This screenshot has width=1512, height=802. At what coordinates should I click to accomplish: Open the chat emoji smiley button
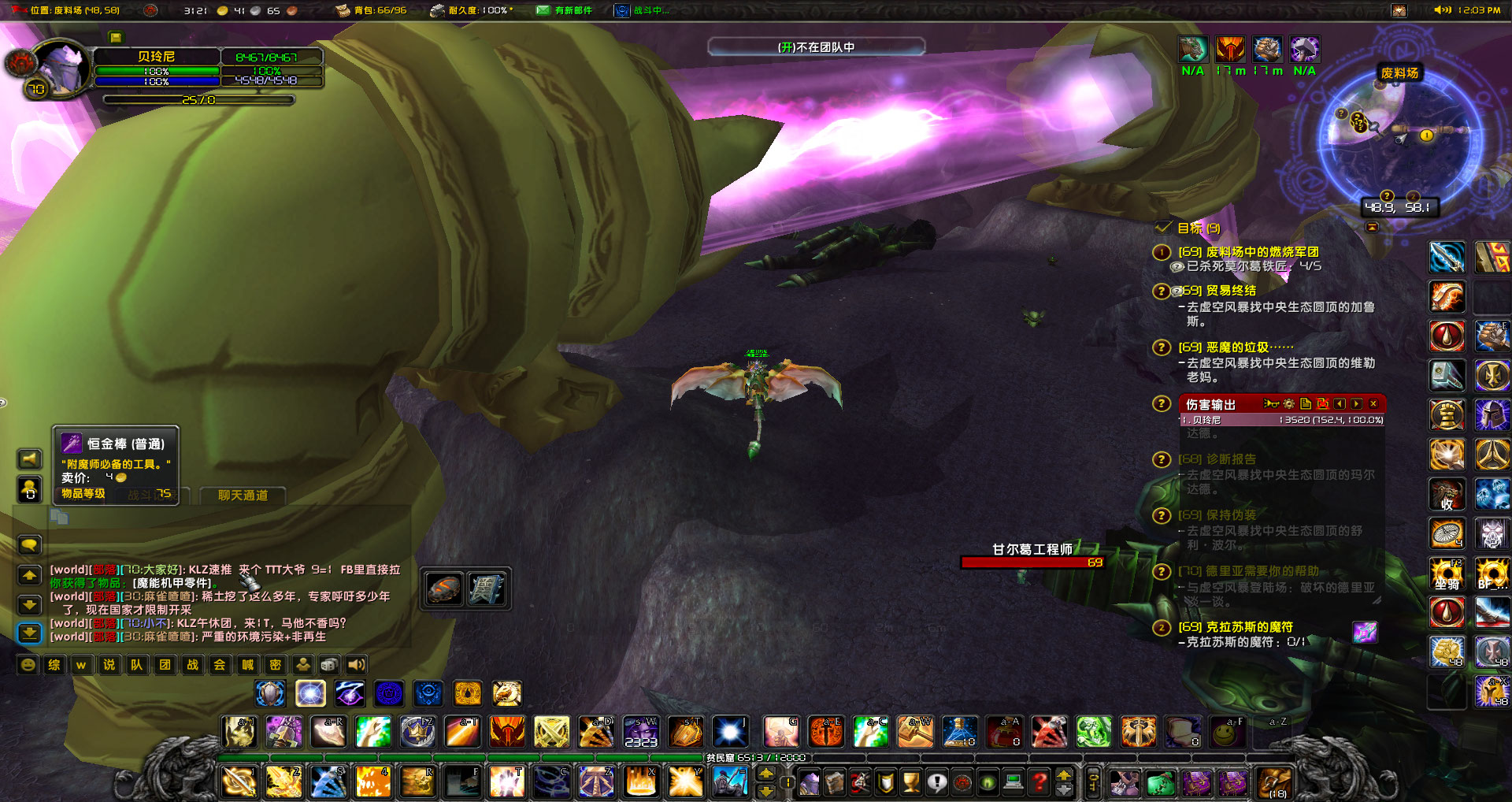click(28, 665)
